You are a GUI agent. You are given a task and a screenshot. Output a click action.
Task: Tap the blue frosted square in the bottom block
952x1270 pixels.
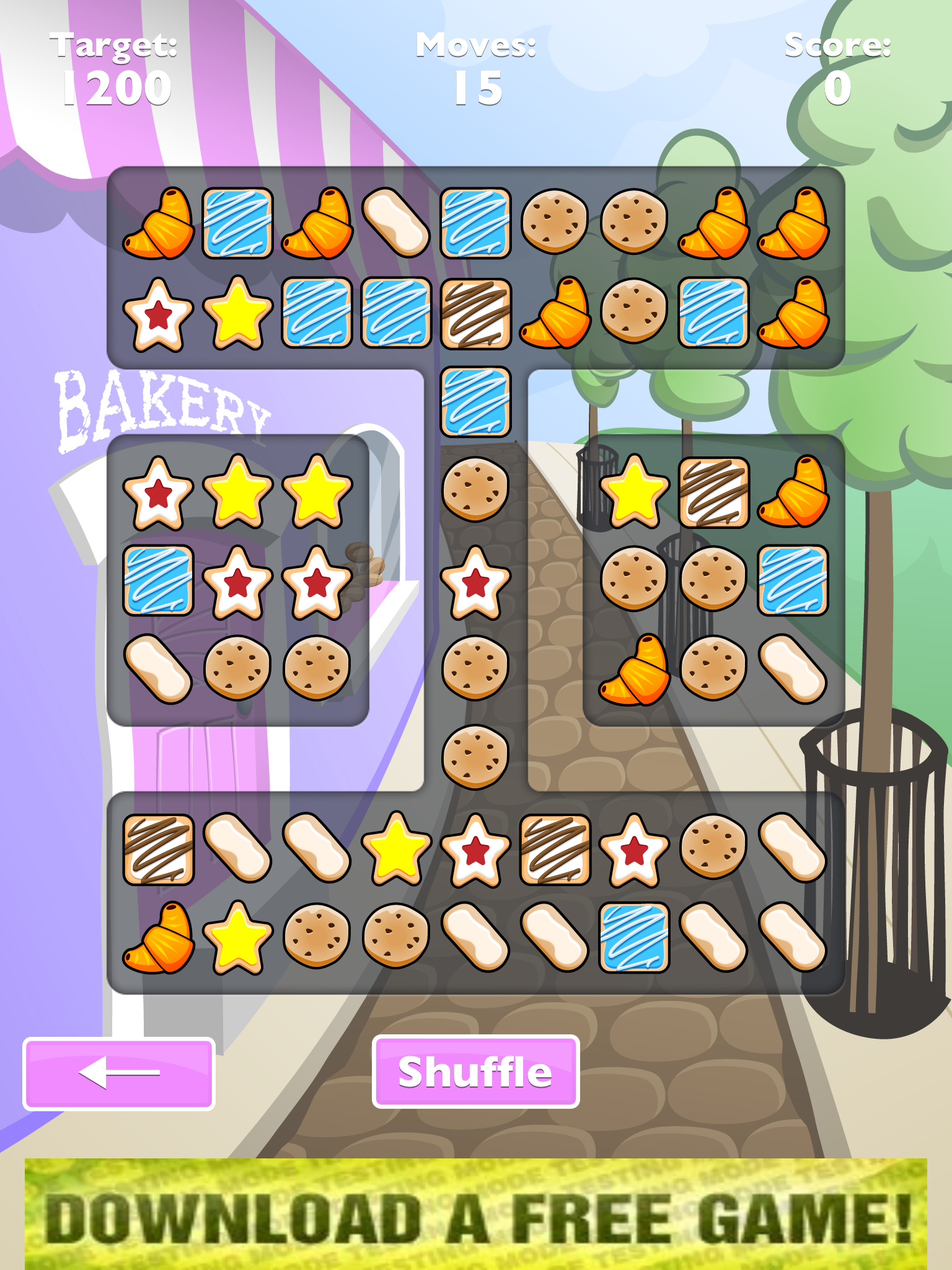(x=634, y=938)
